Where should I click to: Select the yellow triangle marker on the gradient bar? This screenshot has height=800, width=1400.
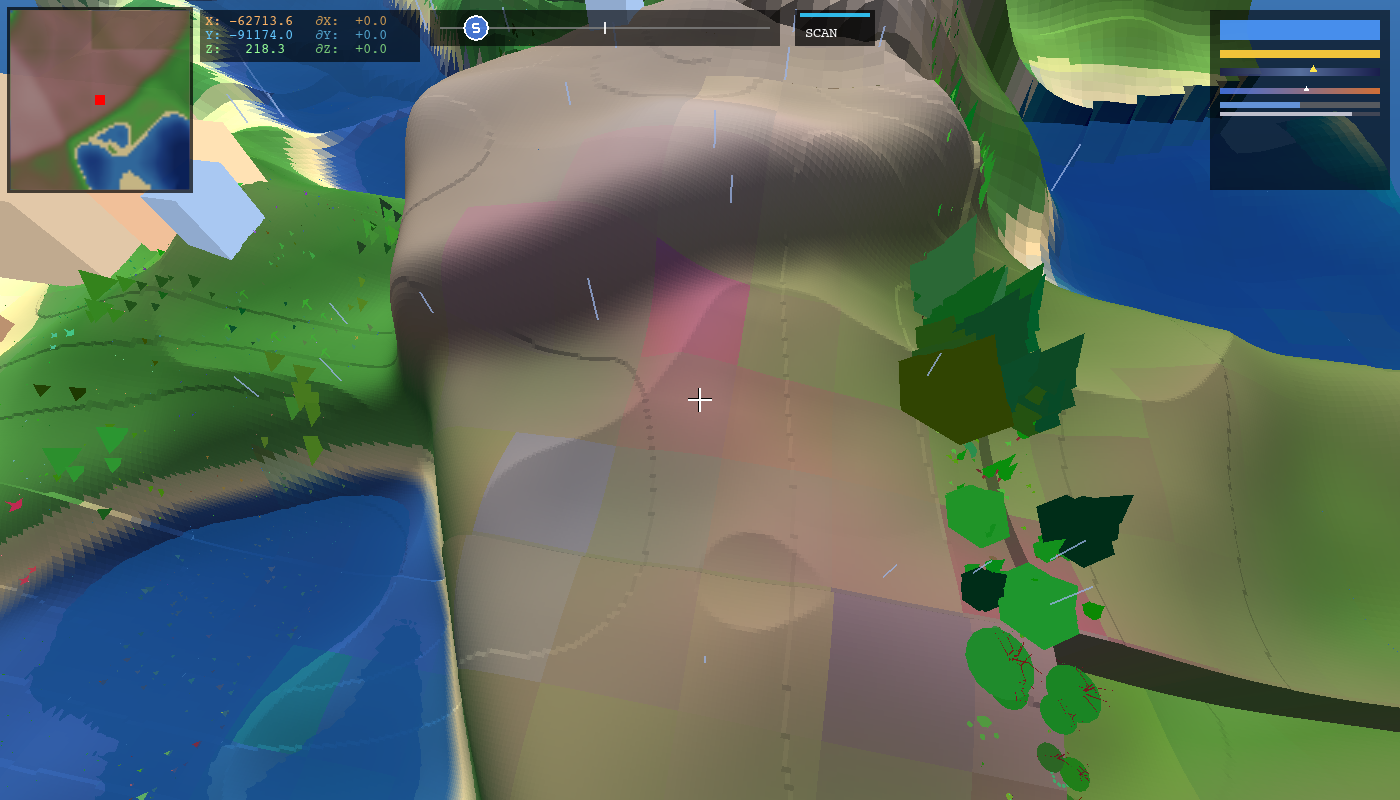(1313, 68)
